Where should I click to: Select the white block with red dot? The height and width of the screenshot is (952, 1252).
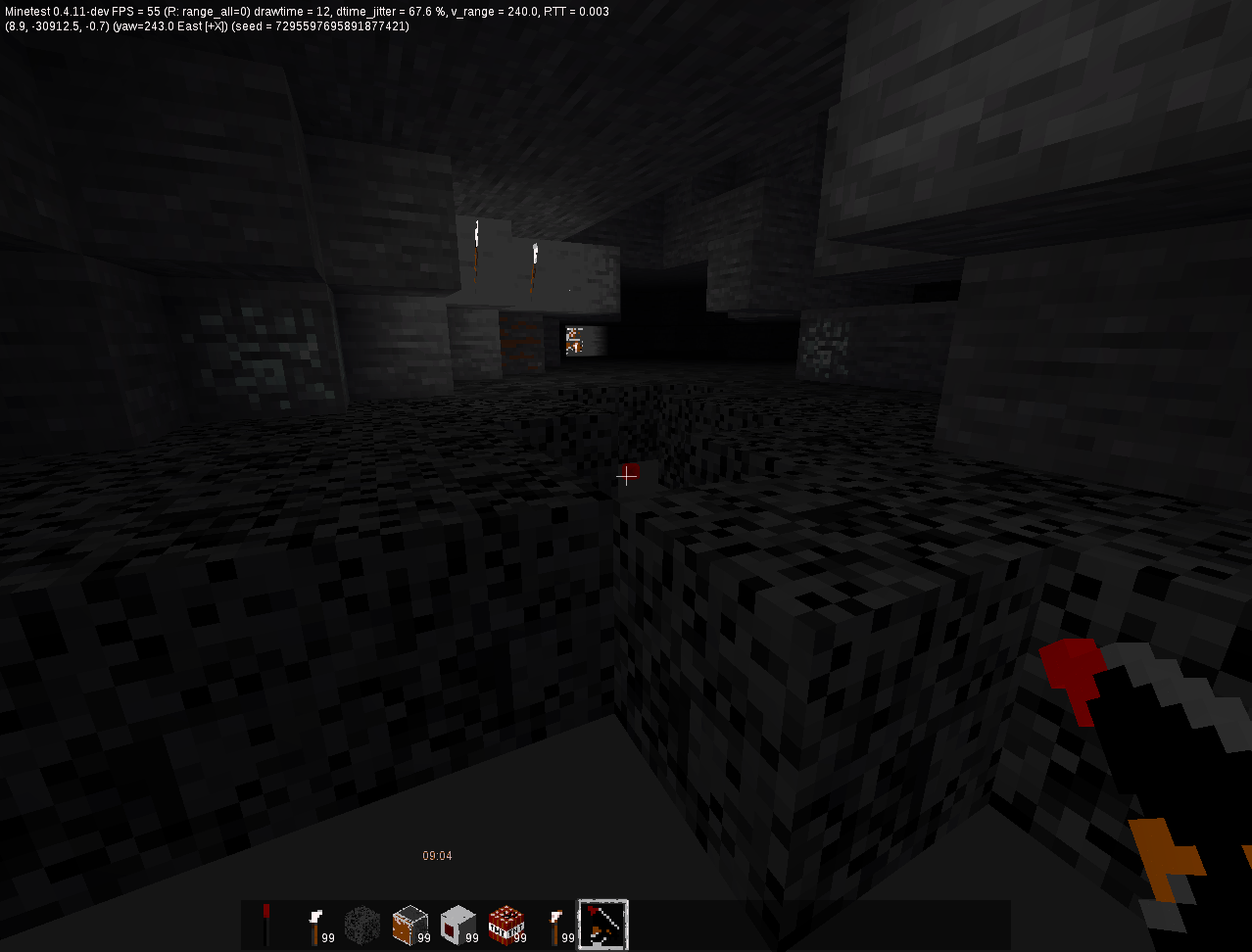457,925
